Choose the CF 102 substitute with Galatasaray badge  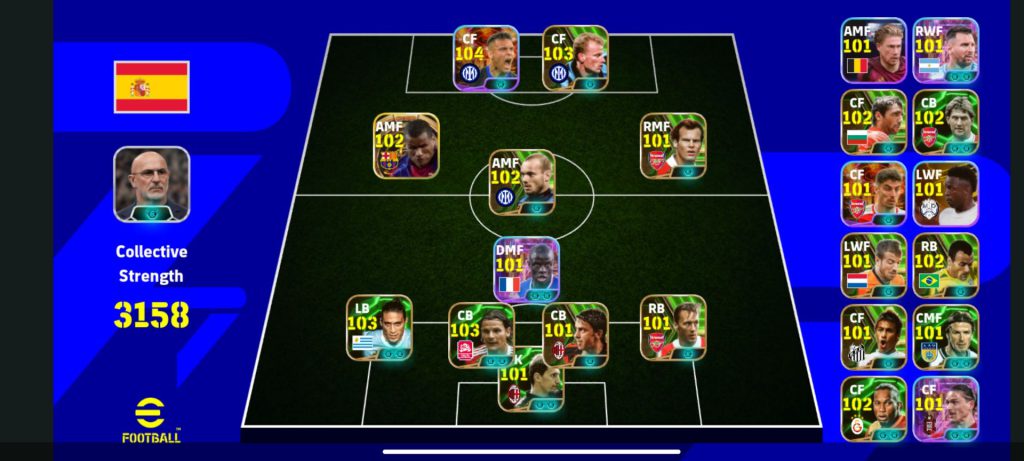point(873,409)
